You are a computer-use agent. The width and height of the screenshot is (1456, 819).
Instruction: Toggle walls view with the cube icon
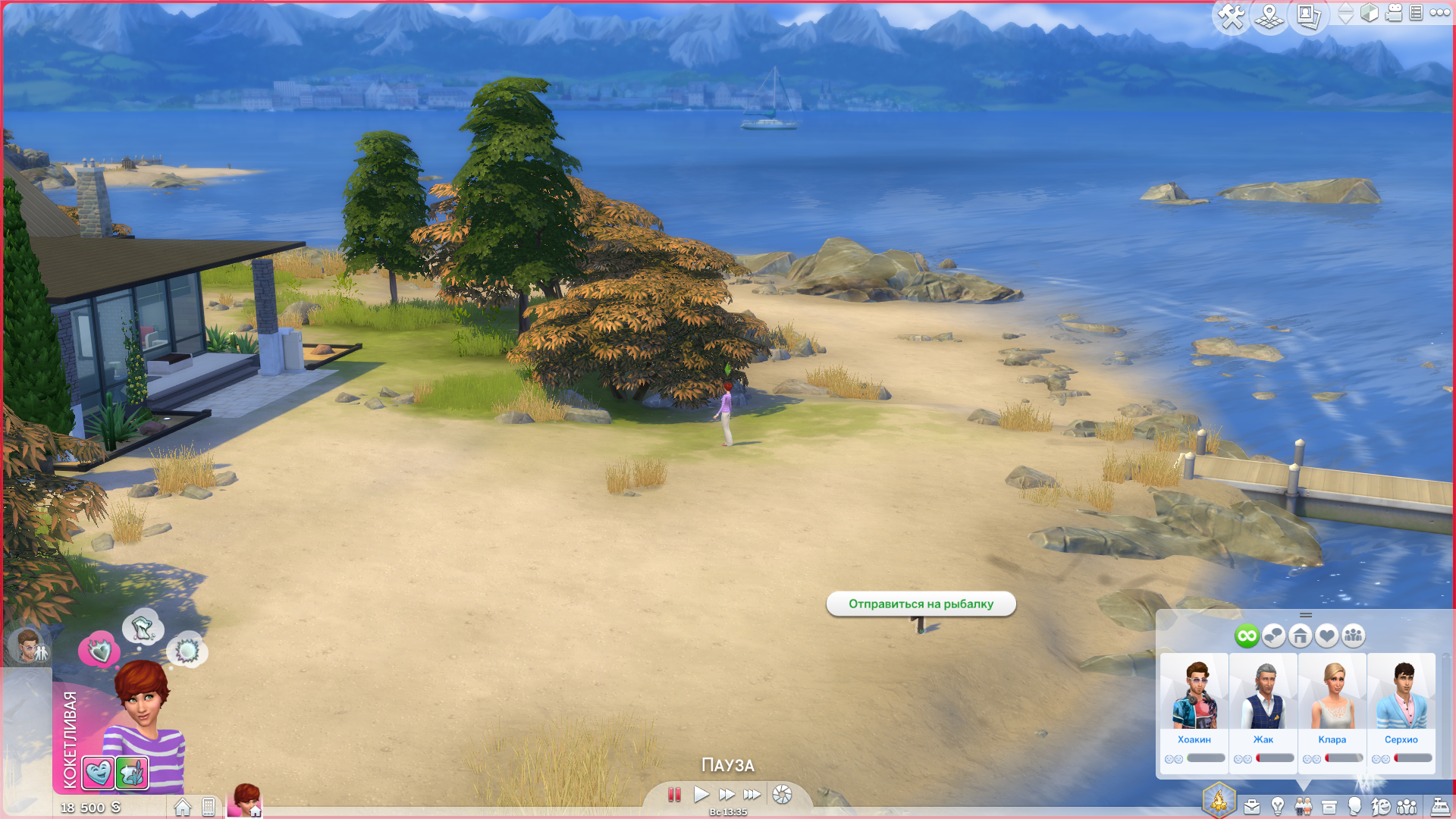tap(1370, 13)
